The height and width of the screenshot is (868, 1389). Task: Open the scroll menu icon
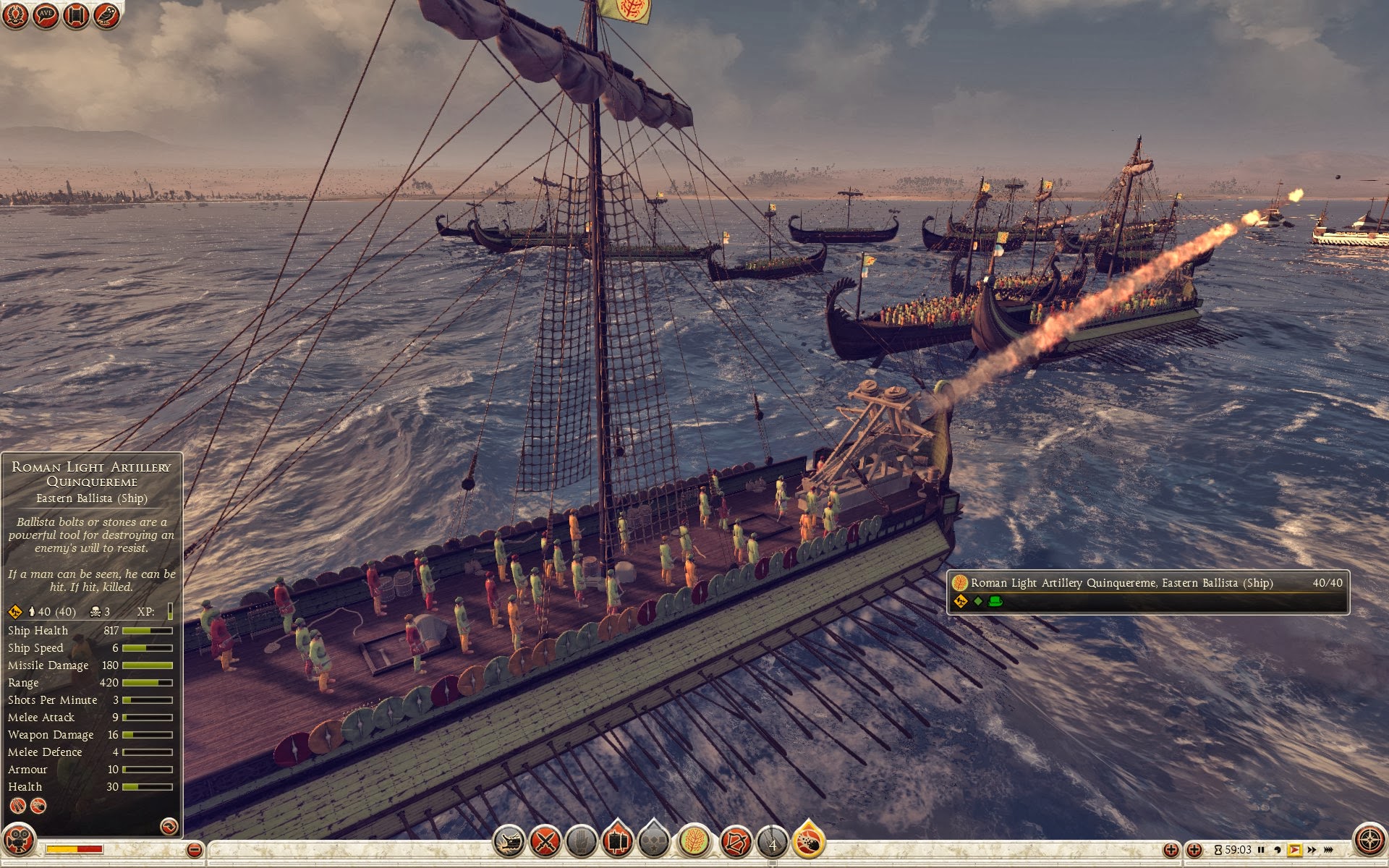point(76,15)
